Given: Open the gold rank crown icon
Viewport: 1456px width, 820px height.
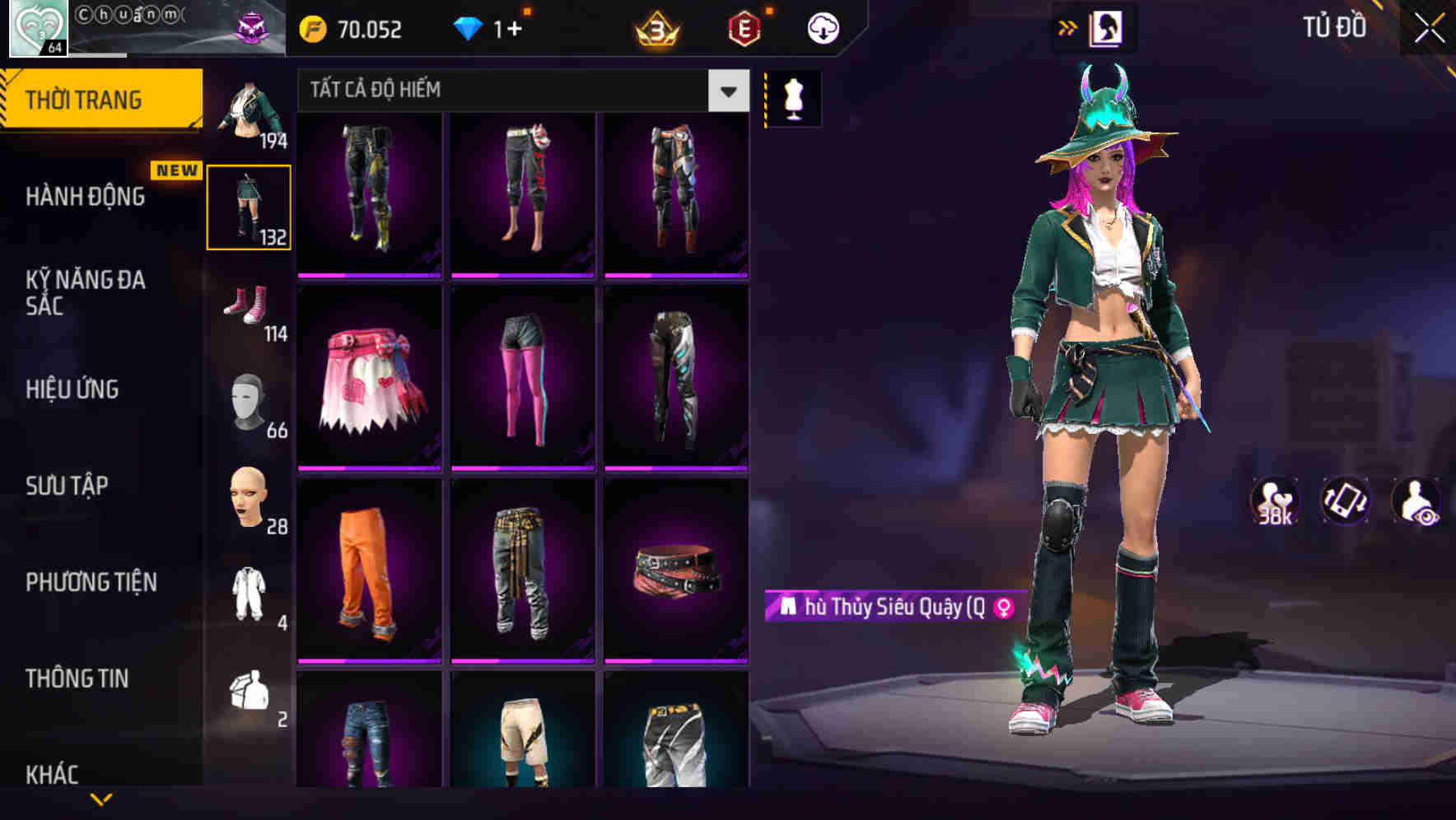Looking at the screenshot, I should 655,27.
